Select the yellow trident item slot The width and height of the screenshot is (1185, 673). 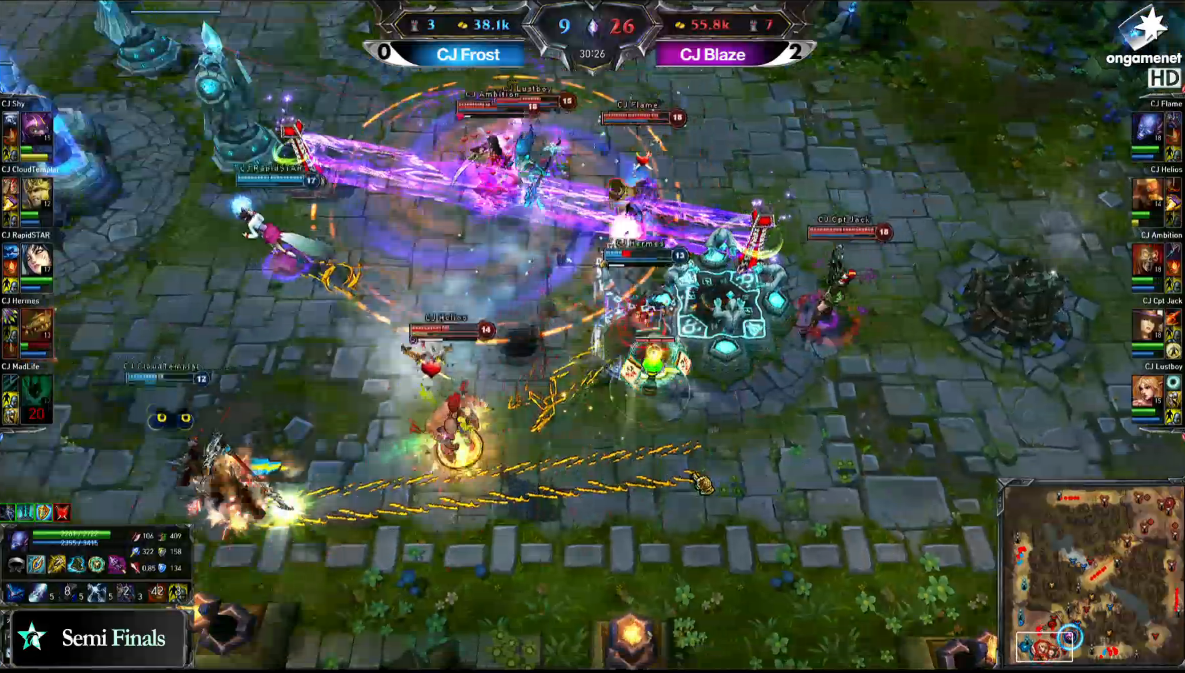tap(56, 565)
